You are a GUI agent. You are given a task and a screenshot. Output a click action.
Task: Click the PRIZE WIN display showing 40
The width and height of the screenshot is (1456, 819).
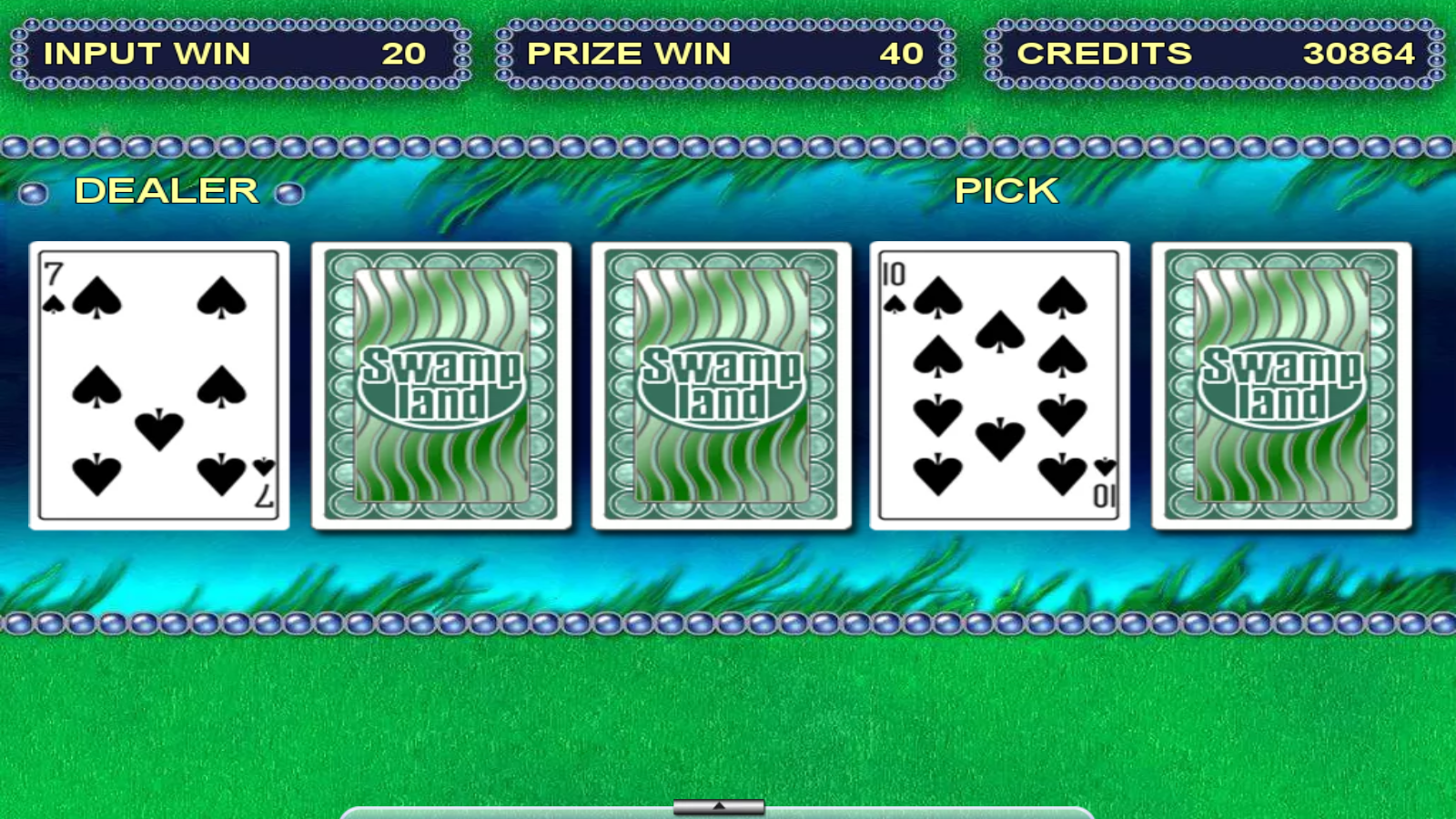click(x=719, y=55)
